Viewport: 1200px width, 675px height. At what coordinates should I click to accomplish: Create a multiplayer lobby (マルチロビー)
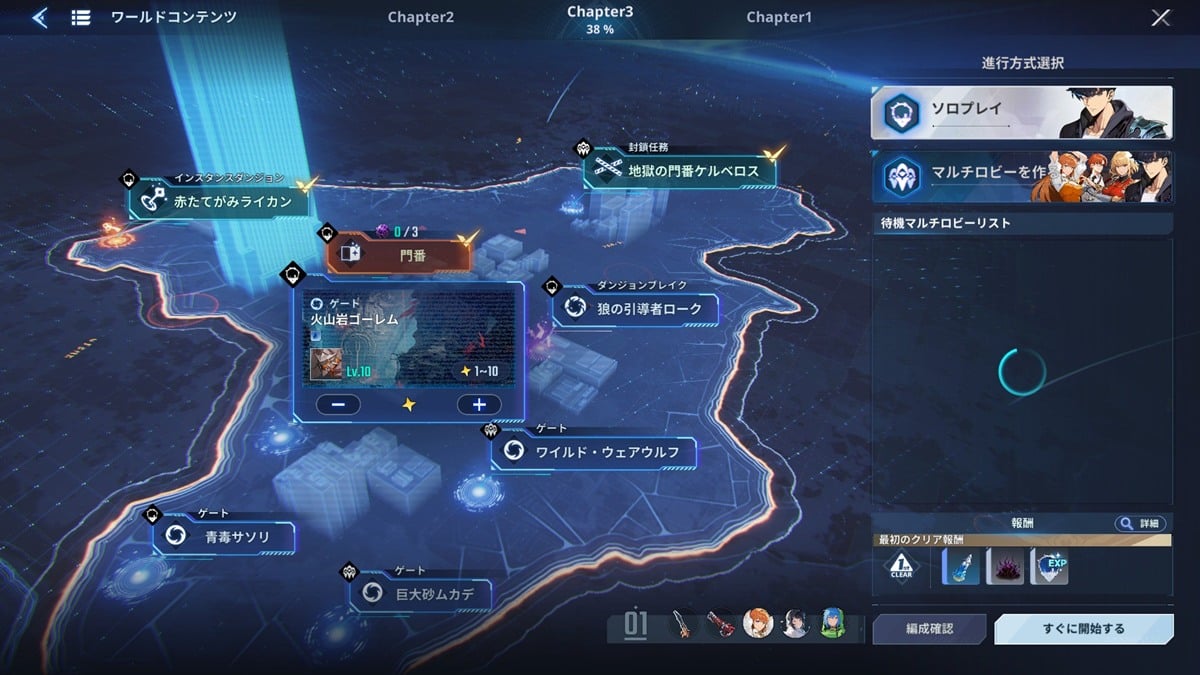tap(1021, 174)
